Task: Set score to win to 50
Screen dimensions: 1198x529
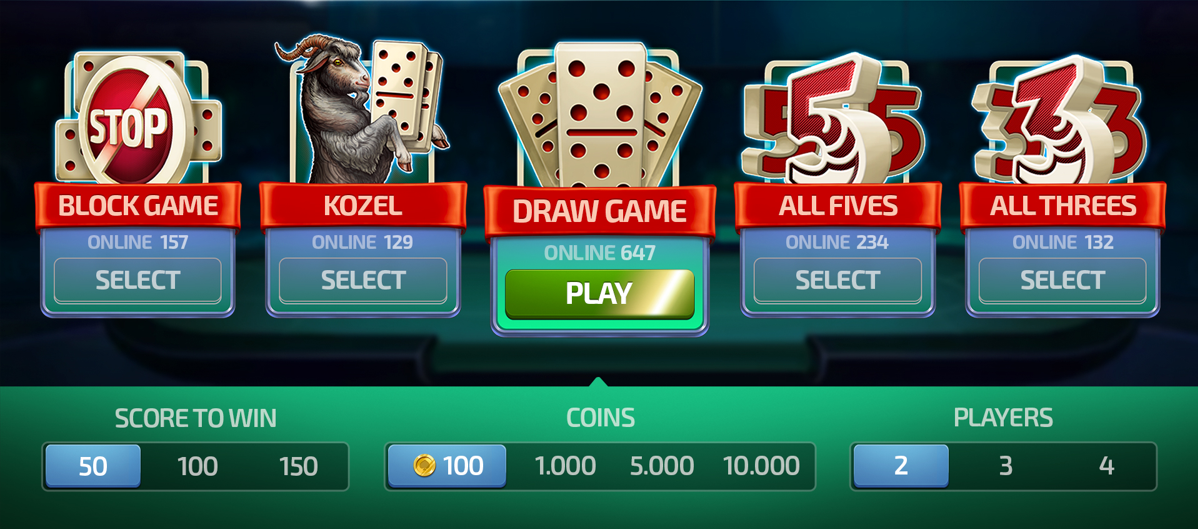Action: coord(93,466)
